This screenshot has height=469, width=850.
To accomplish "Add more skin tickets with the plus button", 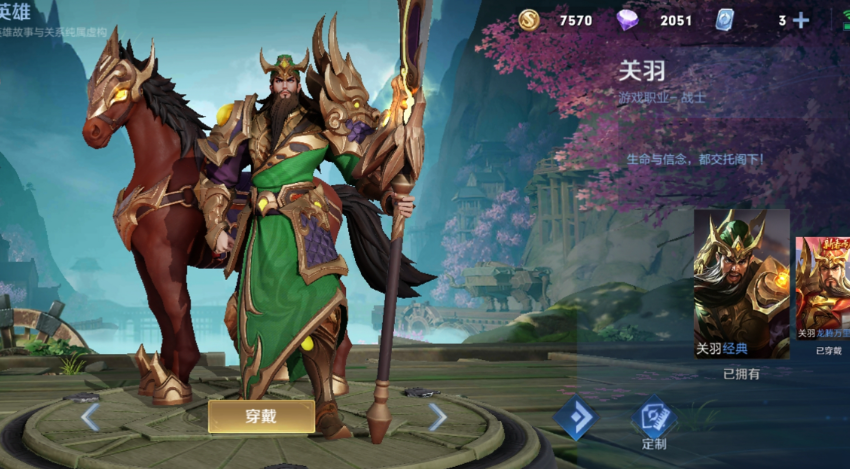I will (x=800, y=20).
